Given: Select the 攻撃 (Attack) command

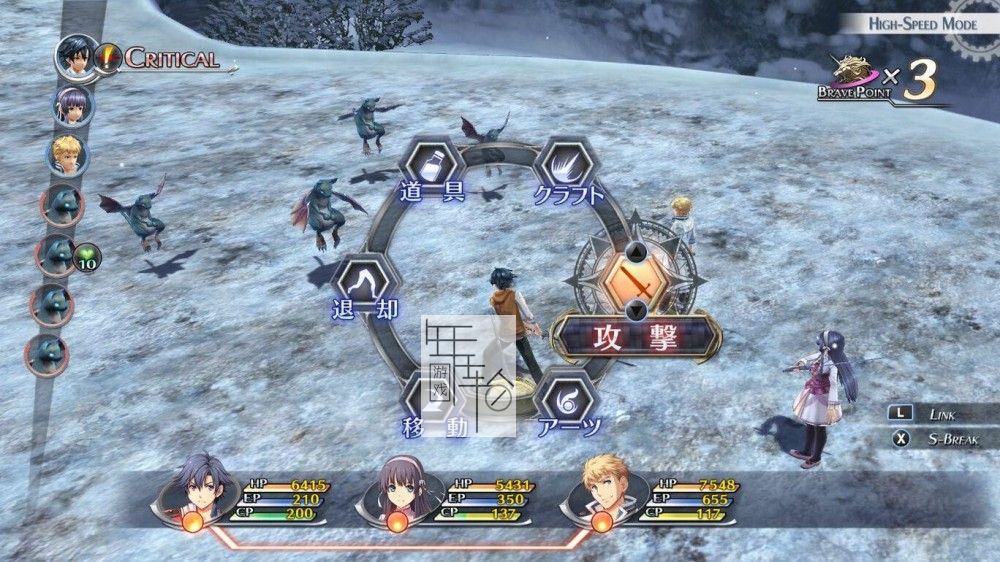Looking at the screenshot, I should [637, 336].
